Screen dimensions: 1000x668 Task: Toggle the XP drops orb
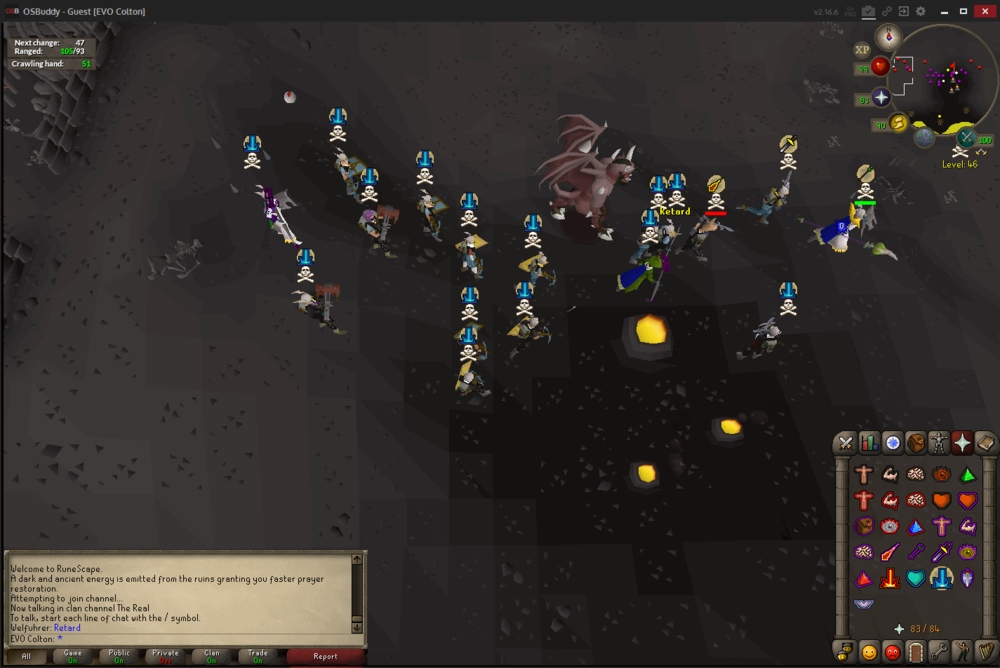(x=862, y=49)
